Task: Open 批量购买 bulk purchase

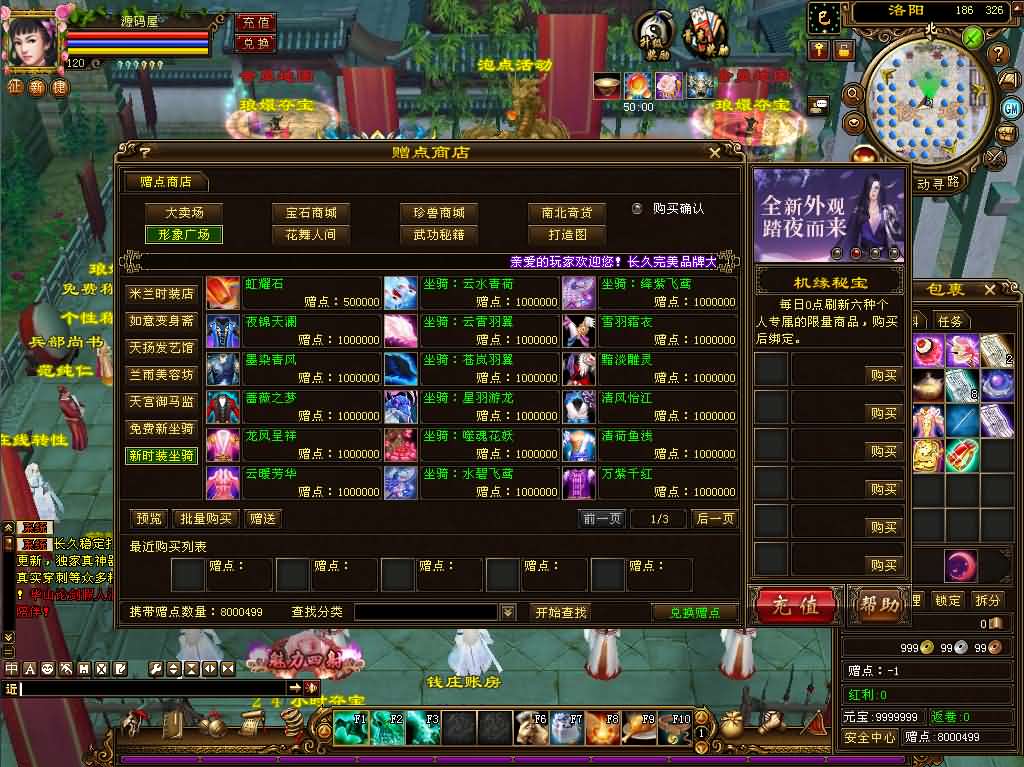Action: click(x=206, y=518)
